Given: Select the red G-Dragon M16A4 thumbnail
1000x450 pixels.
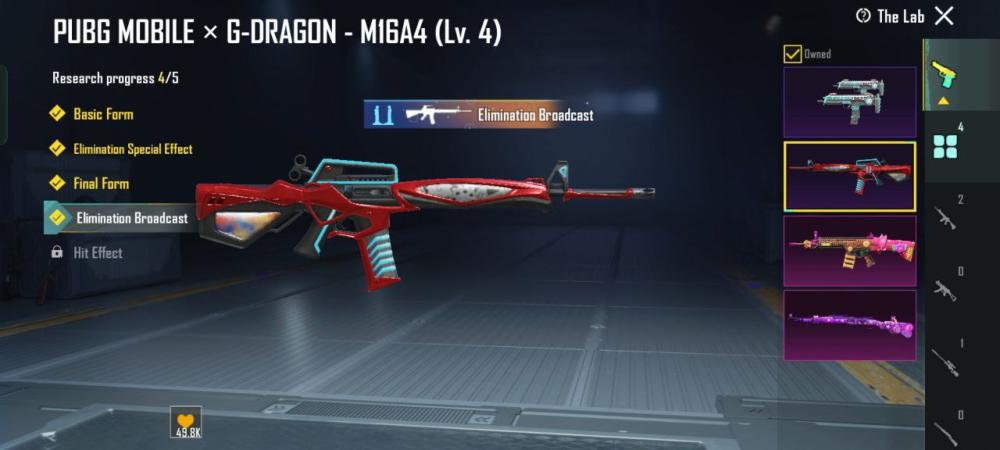Looking at the screenshot, I should [x=849, y=177].
